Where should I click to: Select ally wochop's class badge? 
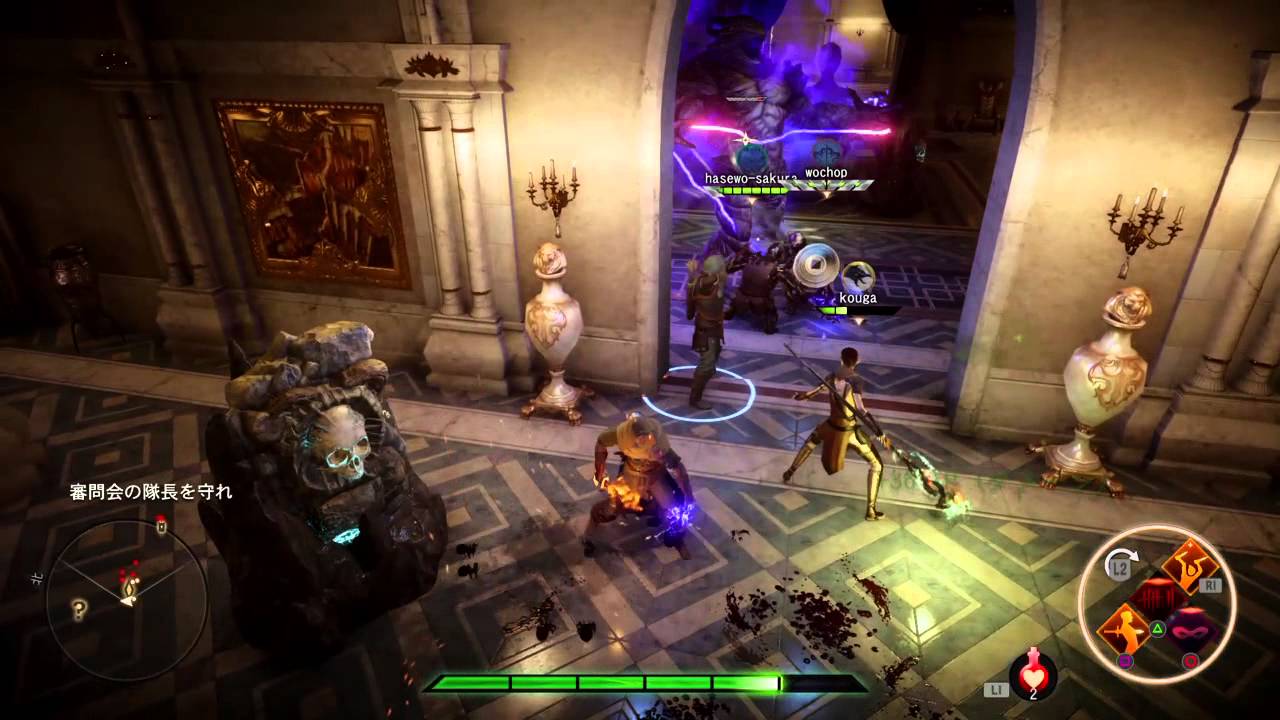tap(825, 152)
